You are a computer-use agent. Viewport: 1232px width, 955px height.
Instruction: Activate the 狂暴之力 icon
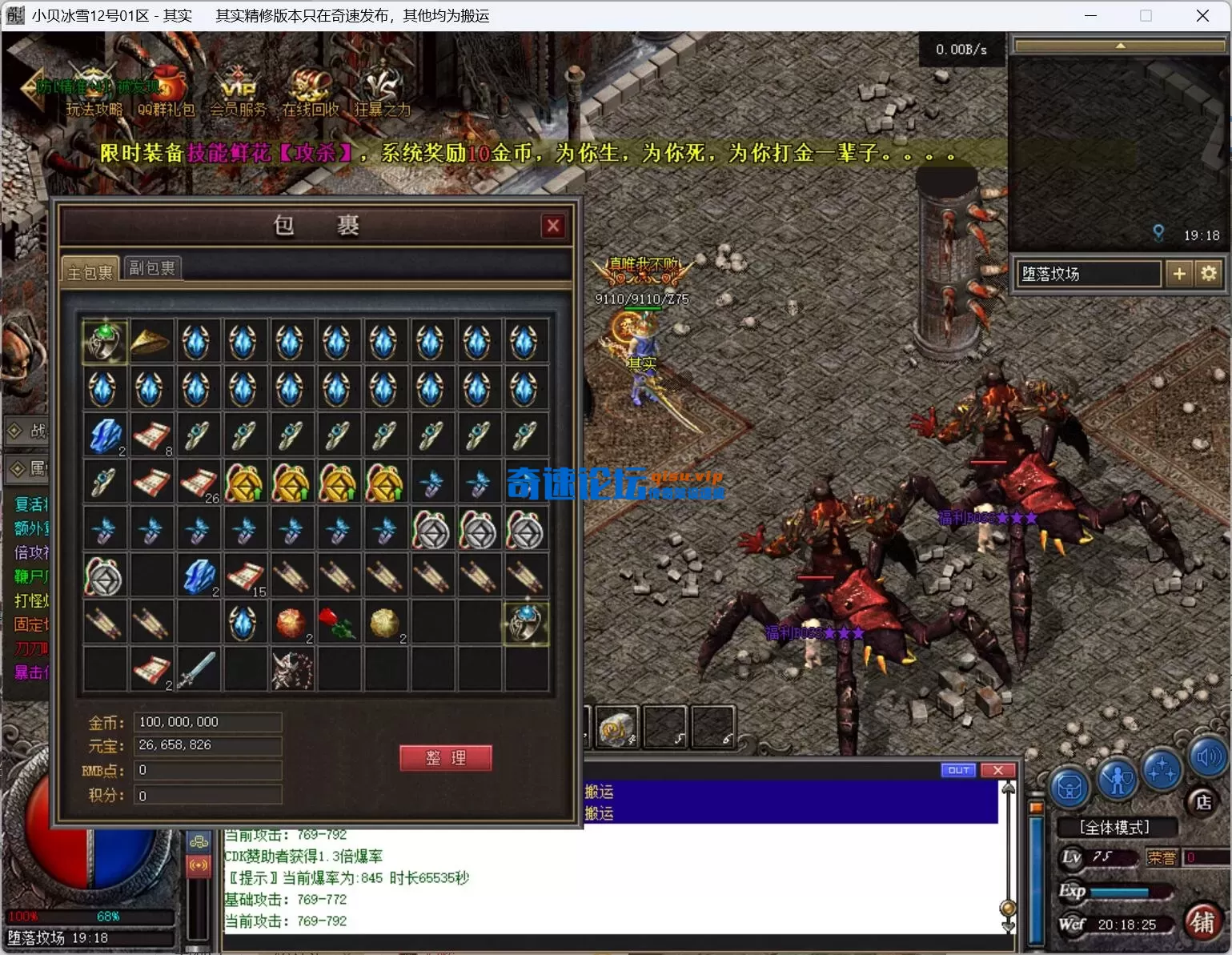[382, 96]
